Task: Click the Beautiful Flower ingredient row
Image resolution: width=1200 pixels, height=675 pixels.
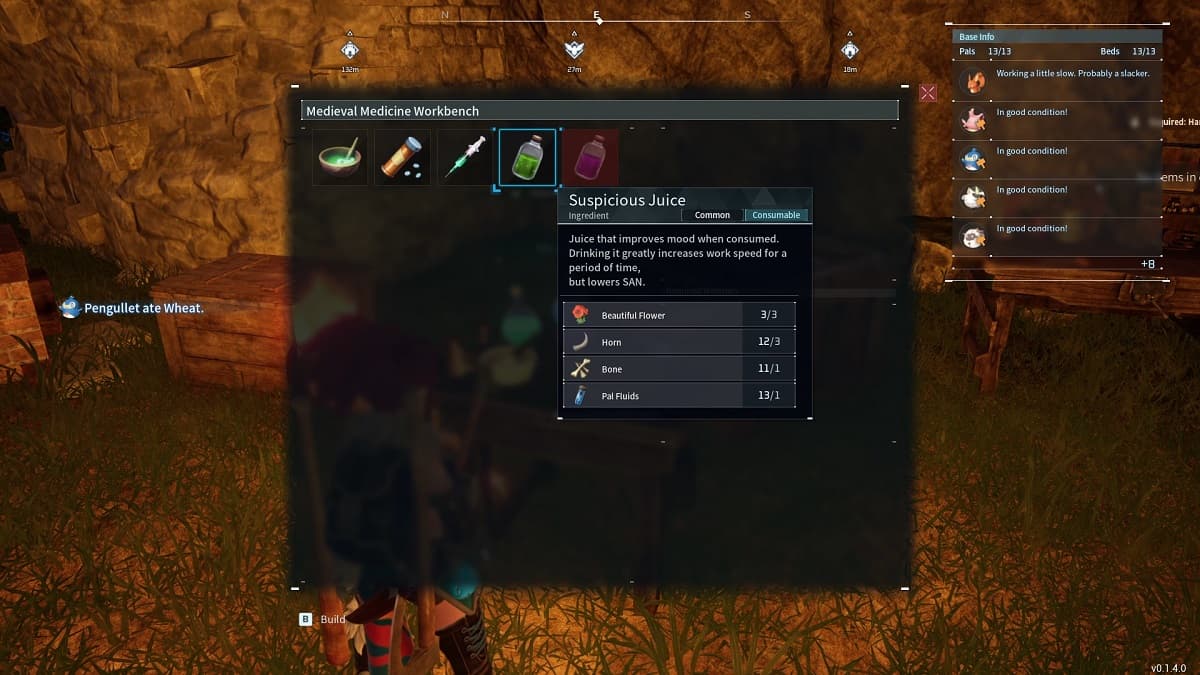Action: tap(680, 315)
